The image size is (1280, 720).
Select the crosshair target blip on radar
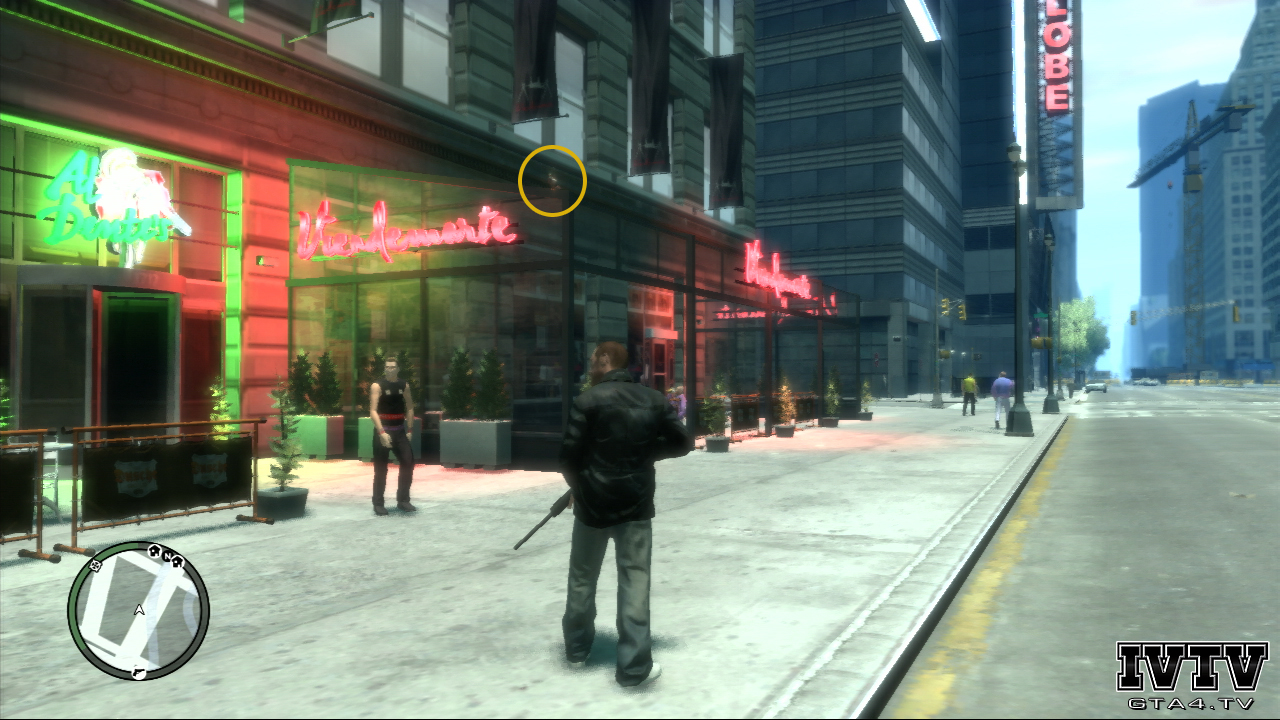(95, 566)
